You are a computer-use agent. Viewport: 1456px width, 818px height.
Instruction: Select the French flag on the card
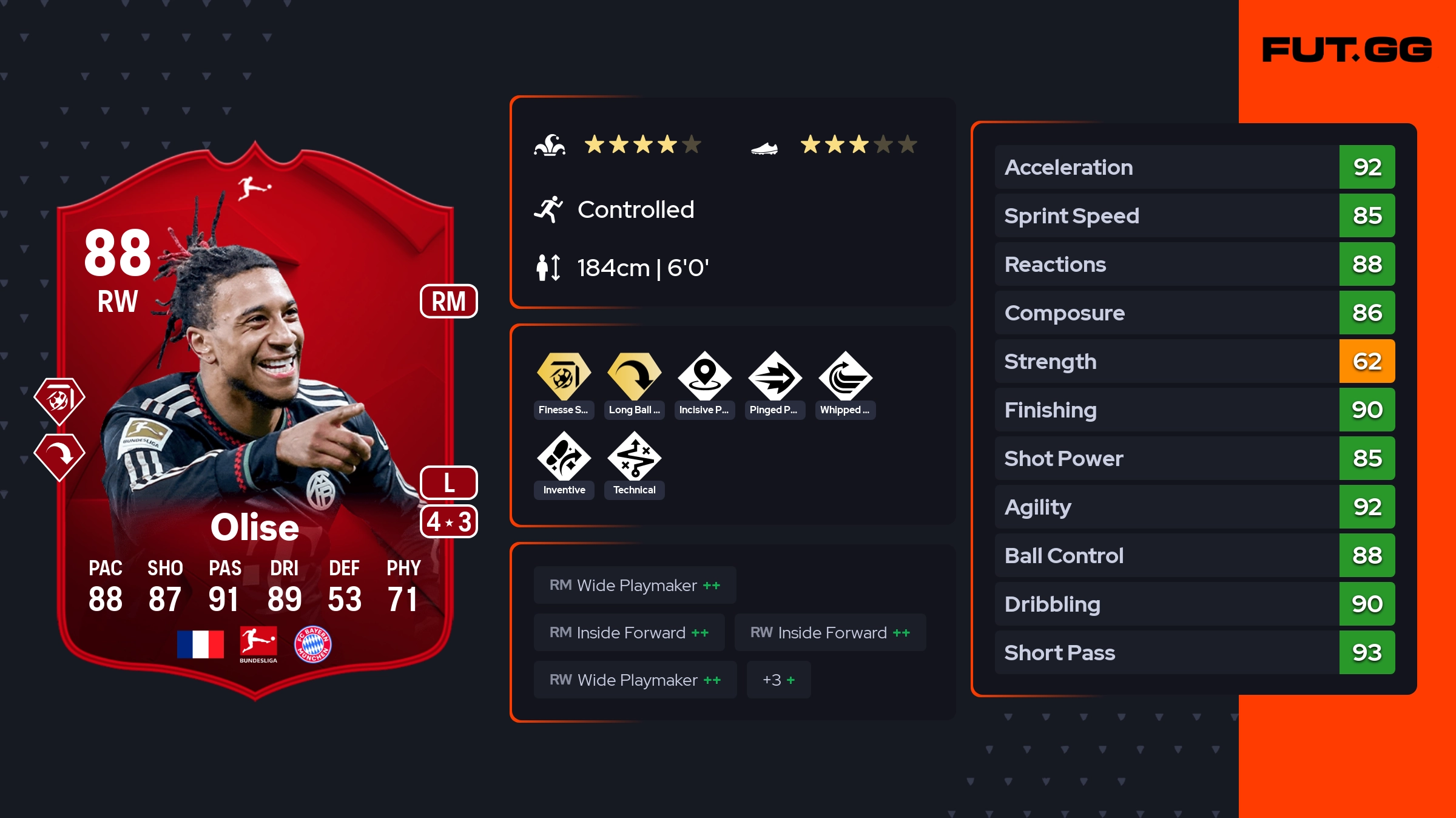200,644
